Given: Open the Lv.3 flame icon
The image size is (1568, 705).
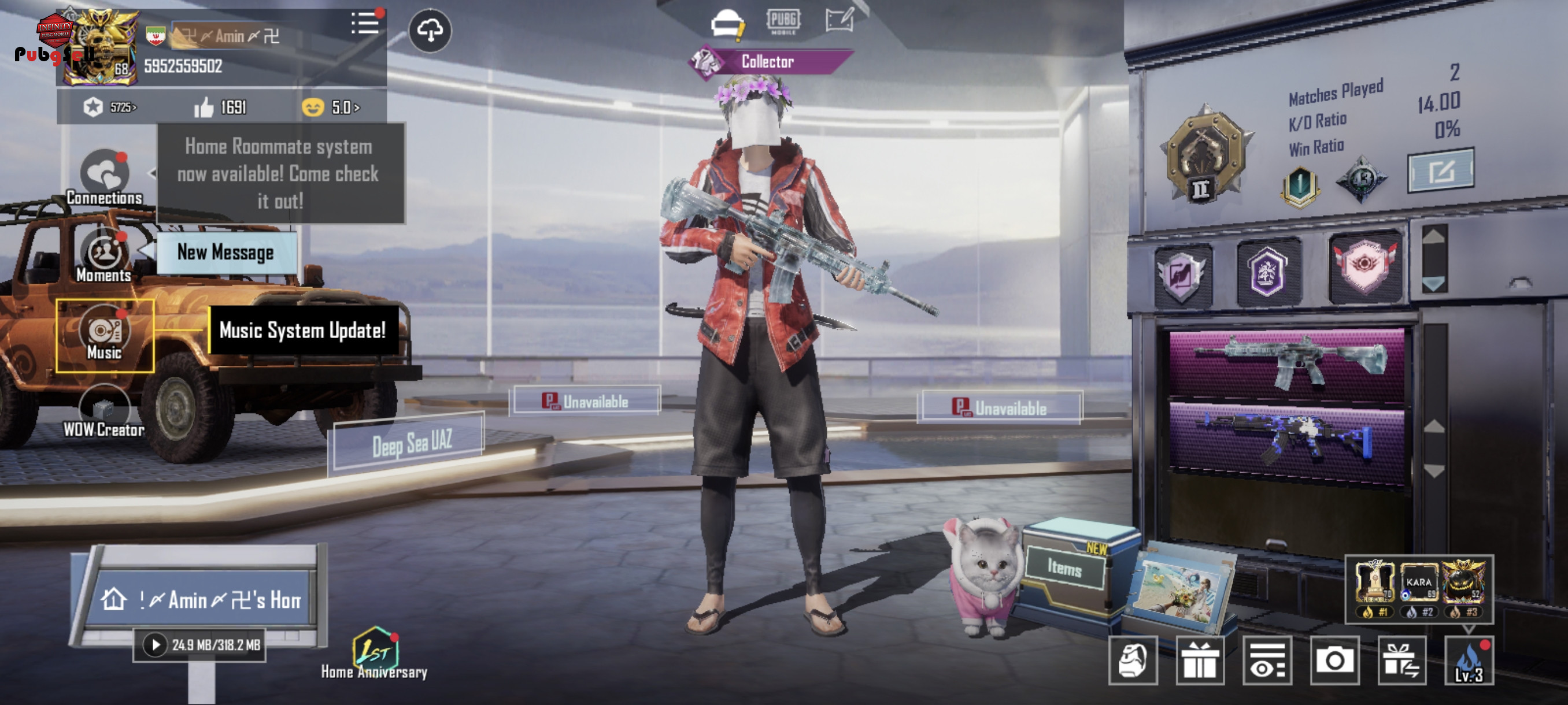Looking at the screenshot, I should pos(1469,661).
